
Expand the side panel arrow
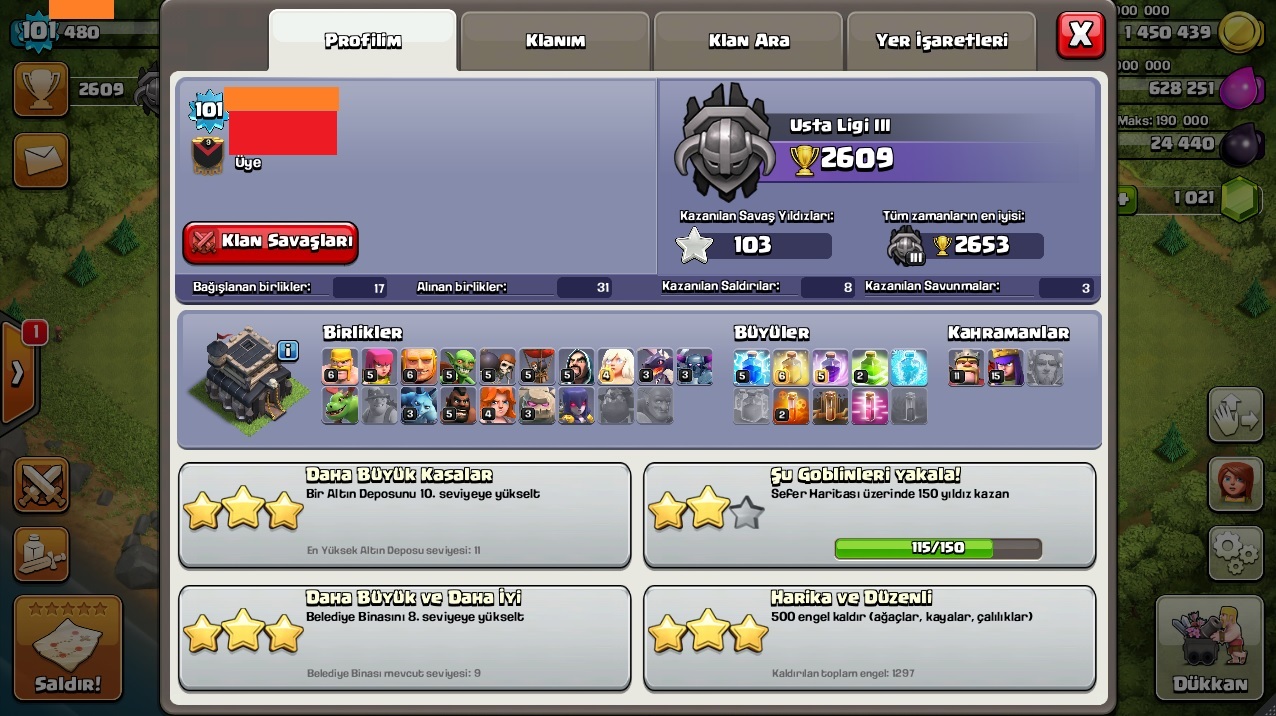[17, 373]
